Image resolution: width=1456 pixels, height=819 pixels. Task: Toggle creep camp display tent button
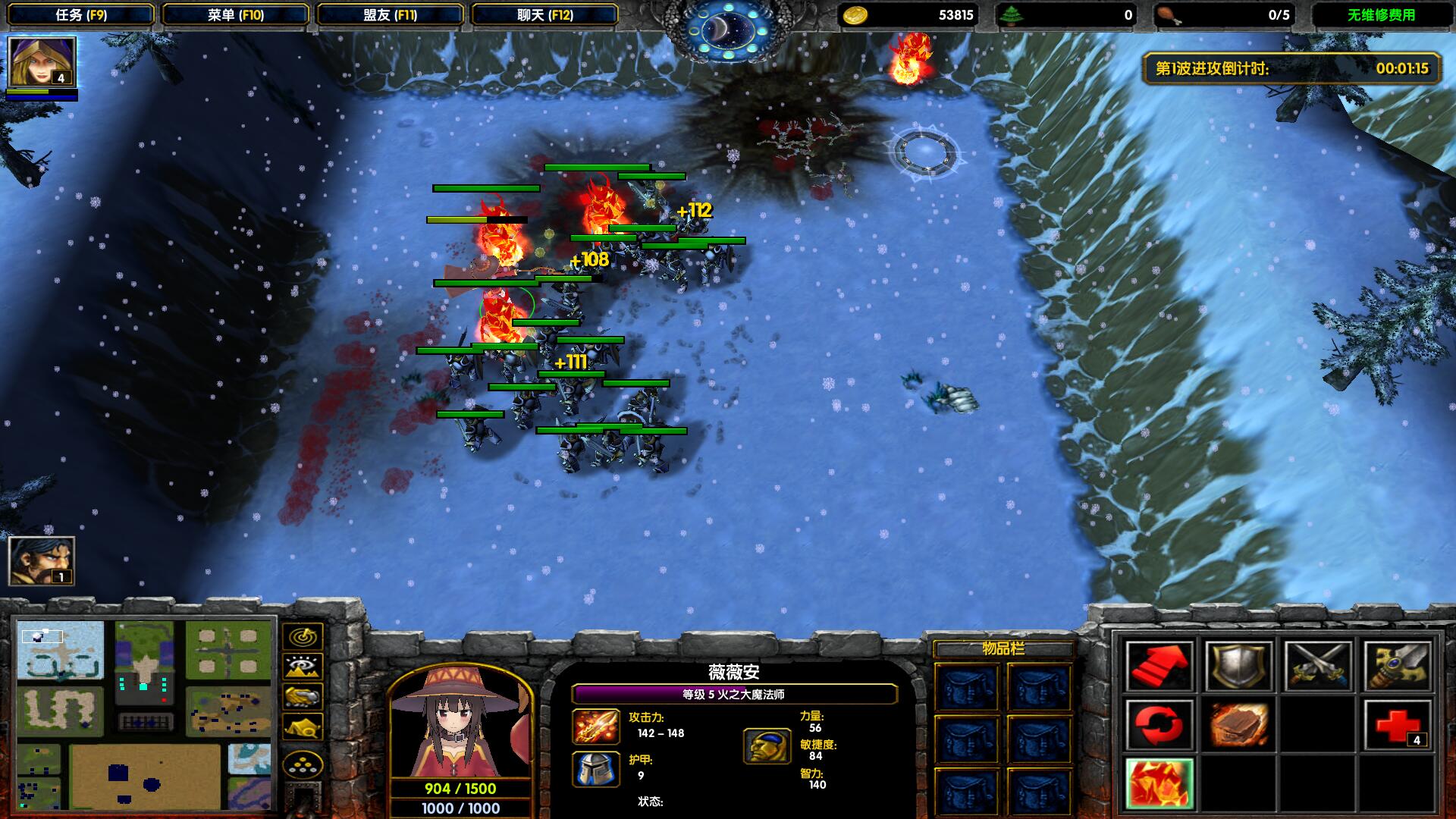pos(303,727)
